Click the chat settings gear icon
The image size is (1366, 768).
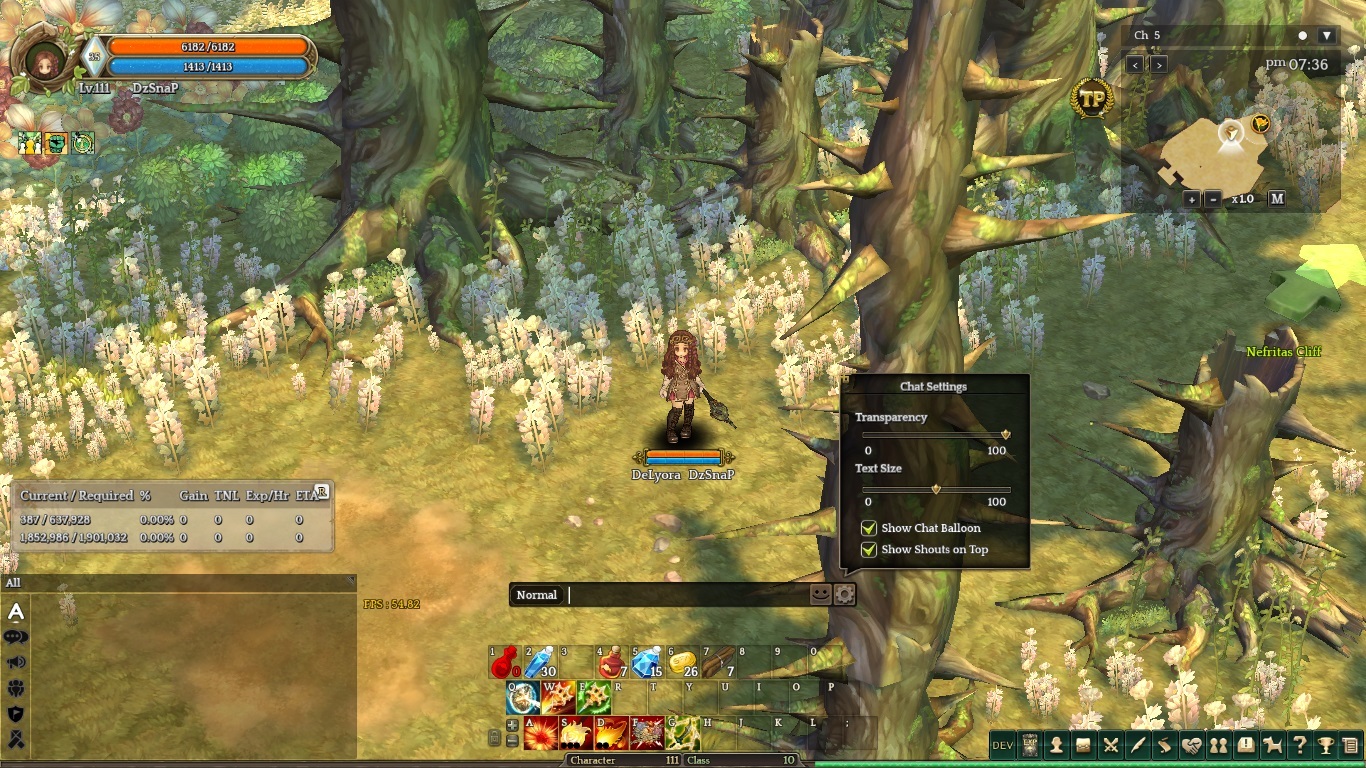coord(845,594)
